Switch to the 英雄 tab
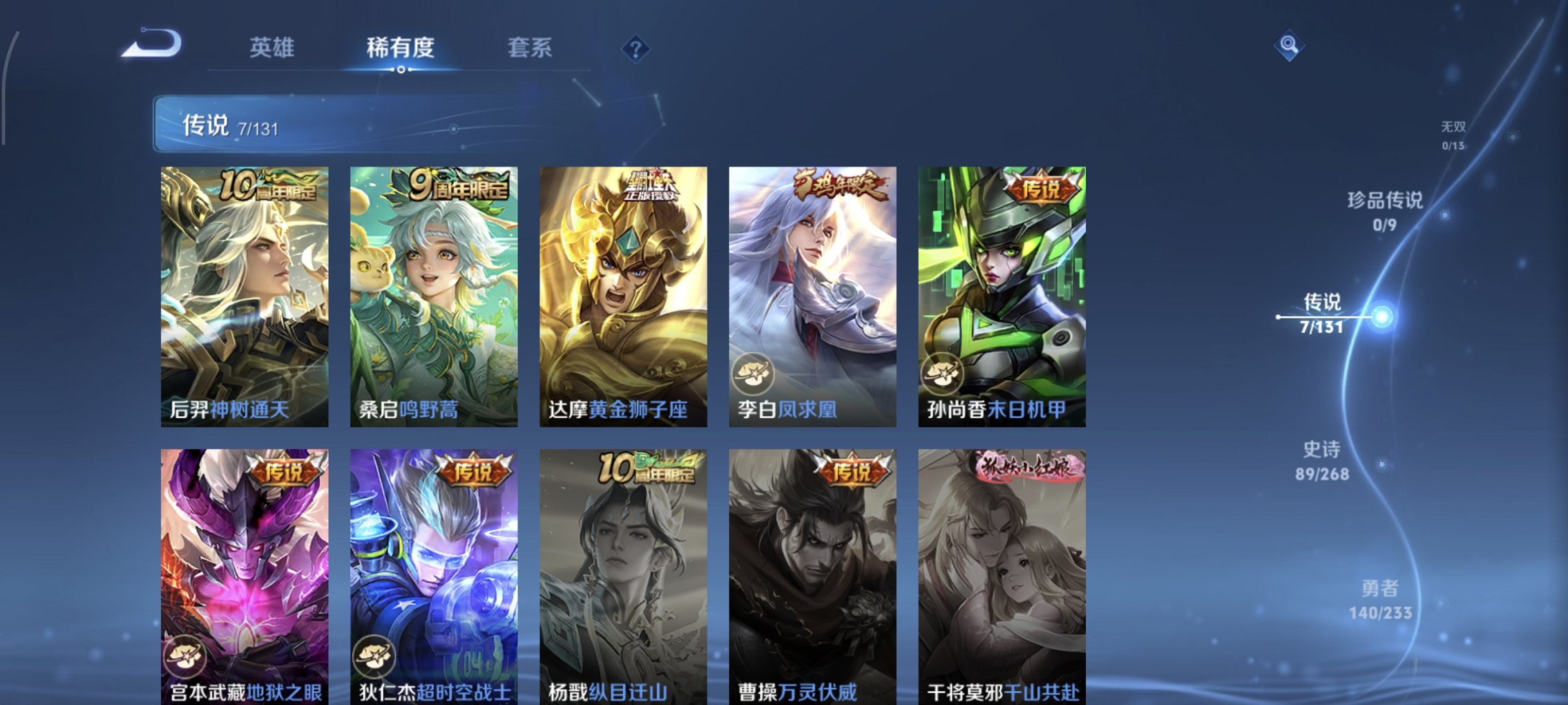This screenshot has width=1568, height=705. coord(273,46)
